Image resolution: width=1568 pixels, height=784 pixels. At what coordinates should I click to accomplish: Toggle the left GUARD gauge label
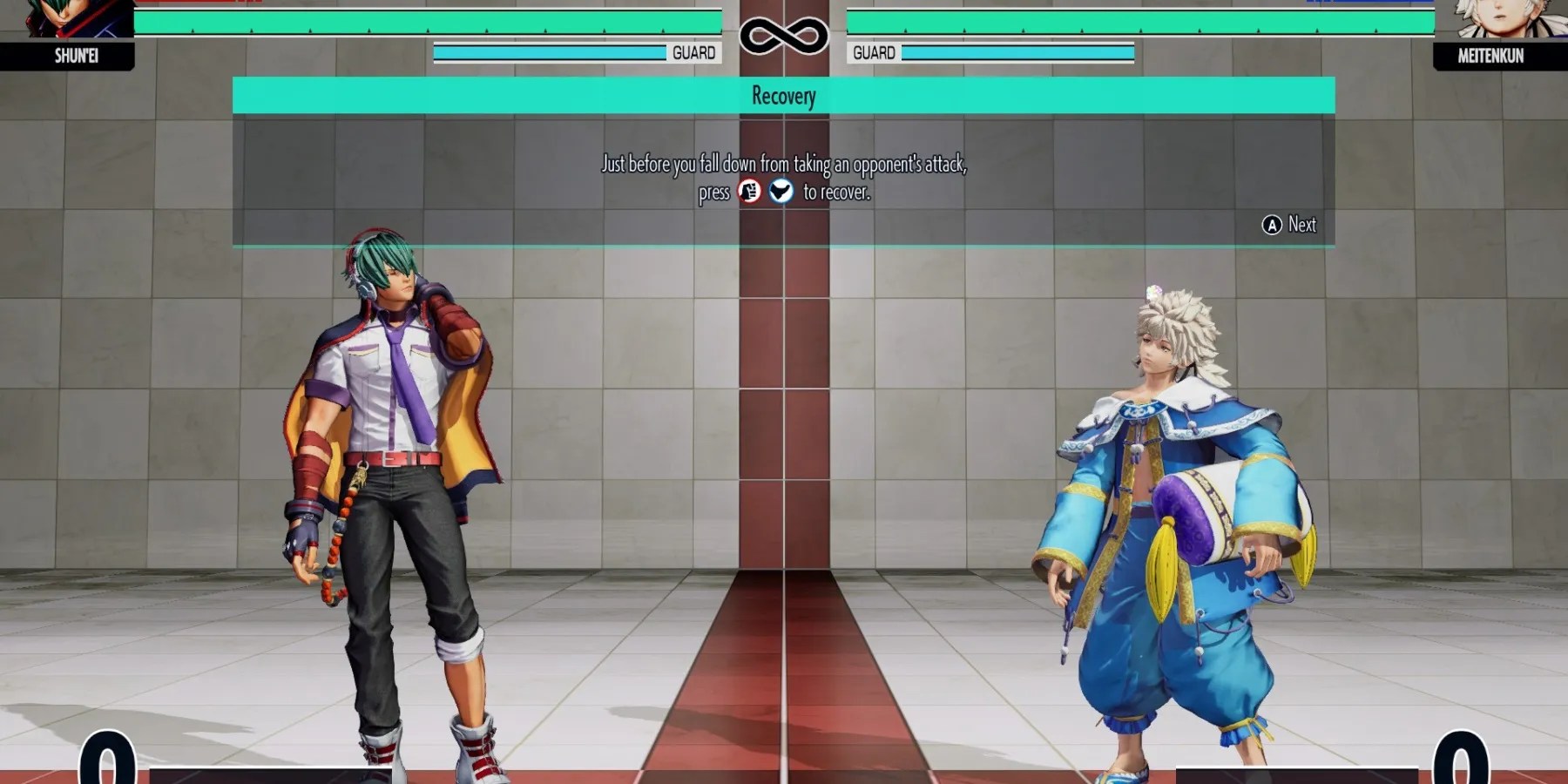[x=693, y=52]
